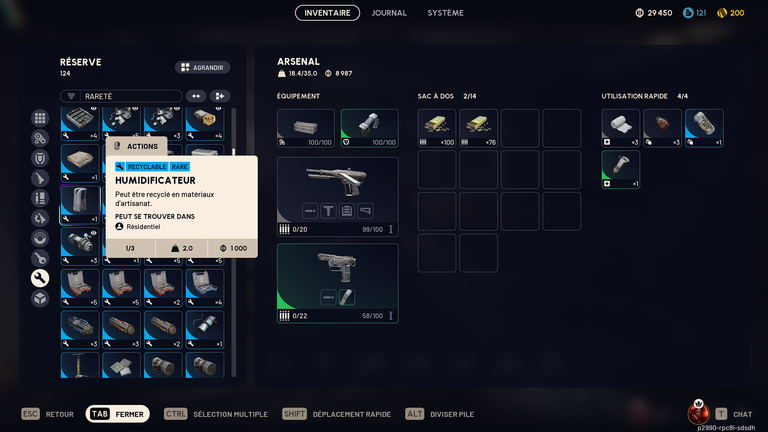
Task: Choose the bandage quick-use slot
Action: click(x=620, y=128)
